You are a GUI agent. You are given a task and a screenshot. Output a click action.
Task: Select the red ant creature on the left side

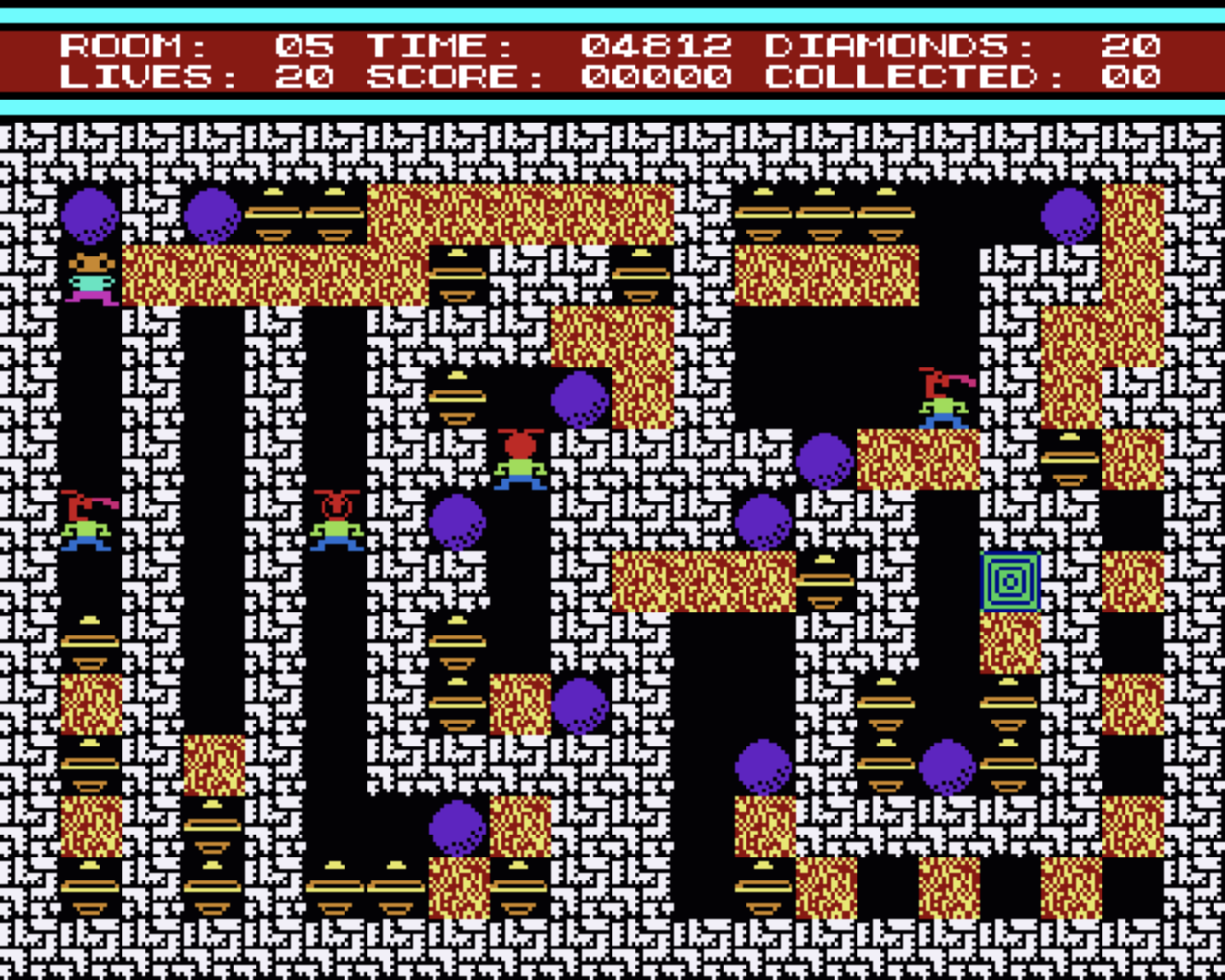tap(337, 522)
